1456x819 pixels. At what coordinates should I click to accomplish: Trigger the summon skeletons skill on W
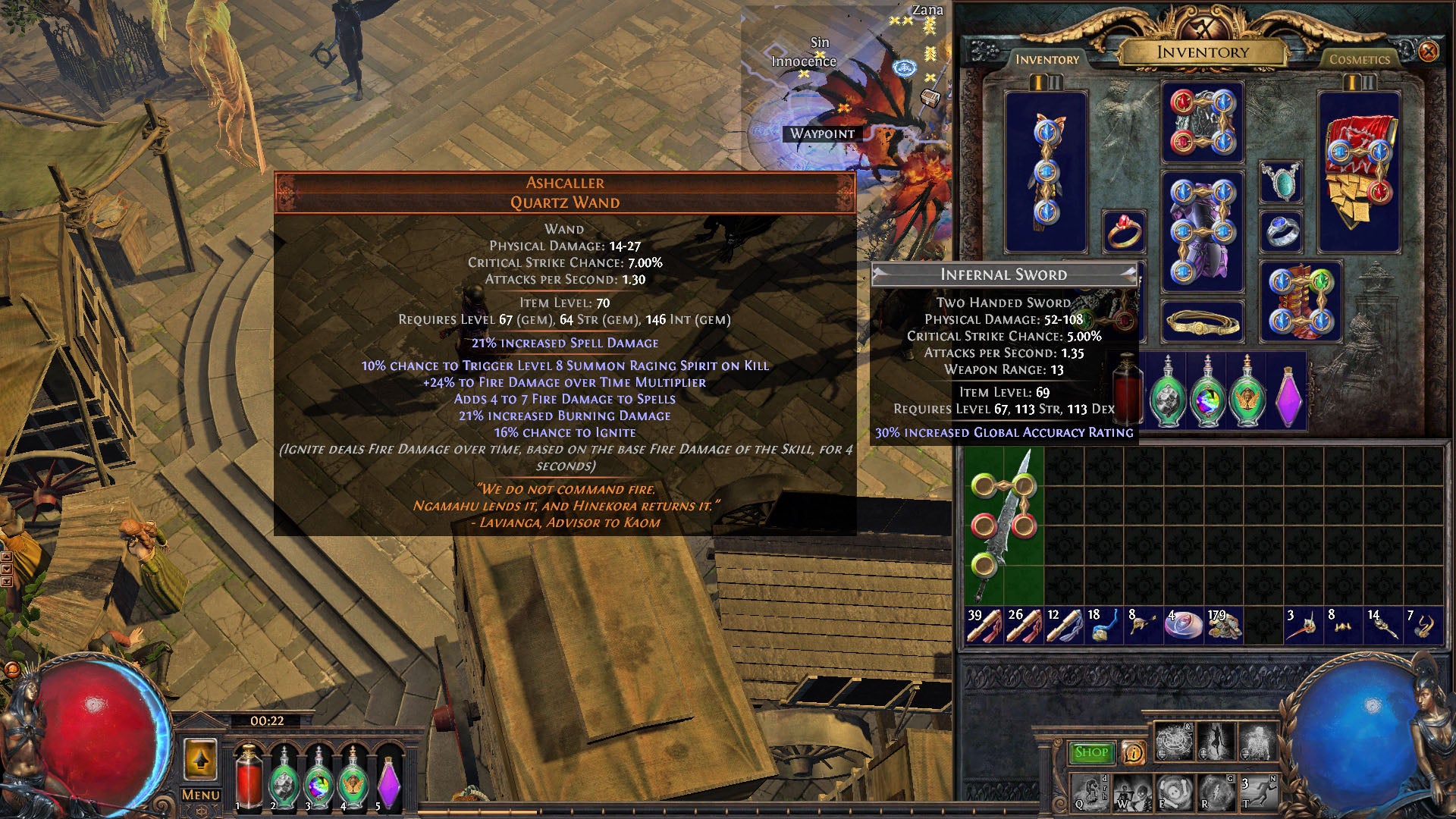click(x=1133, y=792)
